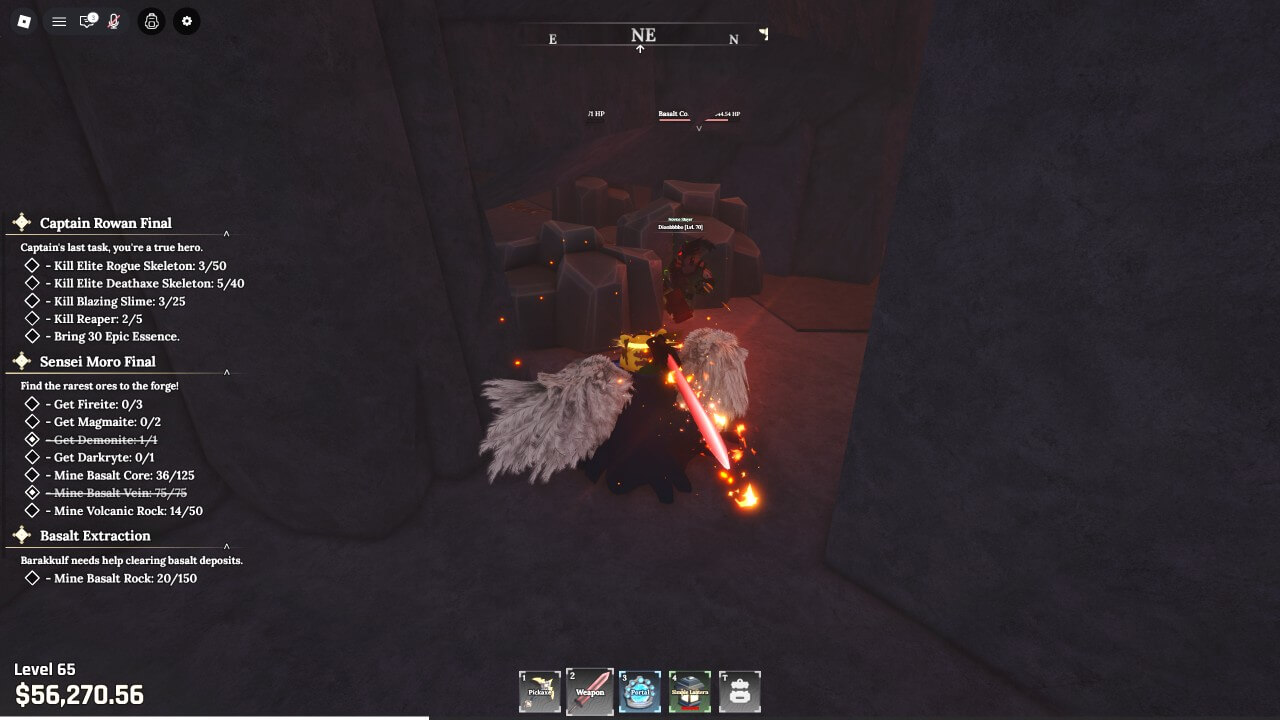
Task: Open the hamburger list menu
Action: coord(59,21)
